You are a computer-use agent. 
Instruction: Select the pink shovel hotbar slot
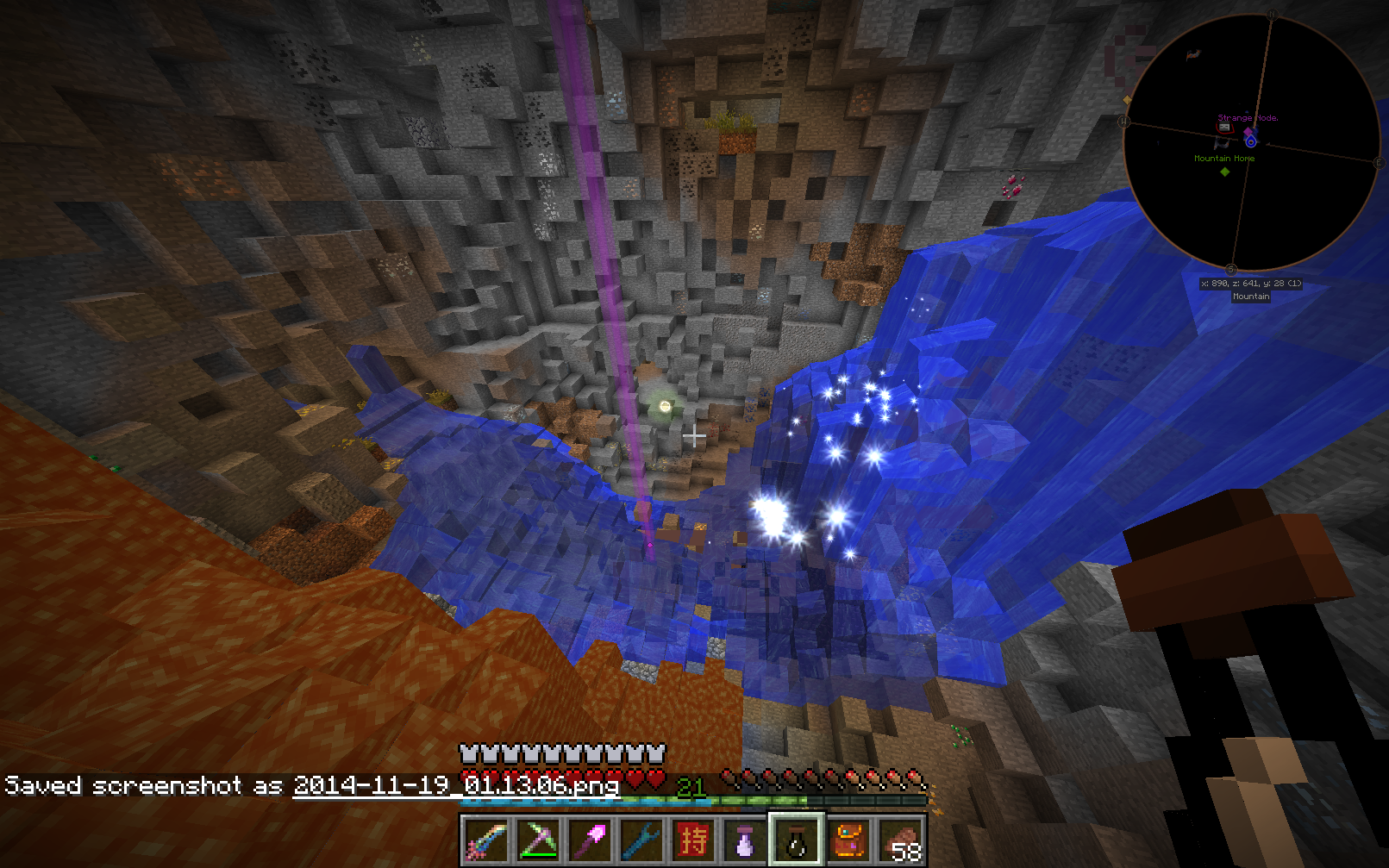tap(590, 840)
